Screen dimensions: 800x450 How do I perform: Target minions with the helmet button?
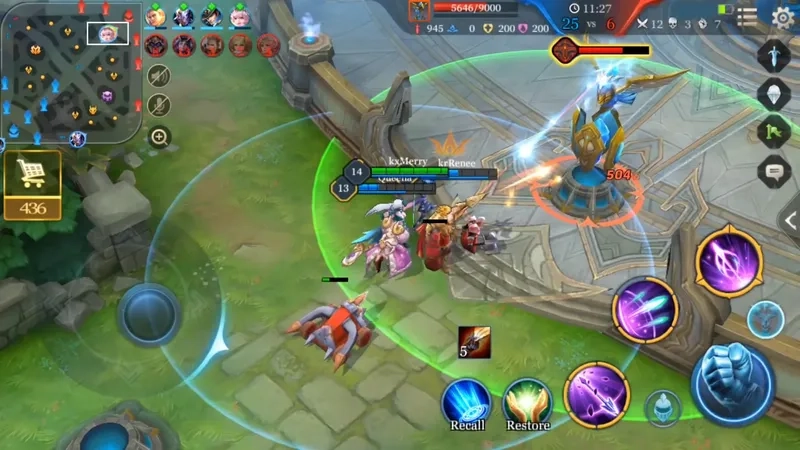click(x=662, y=407)
